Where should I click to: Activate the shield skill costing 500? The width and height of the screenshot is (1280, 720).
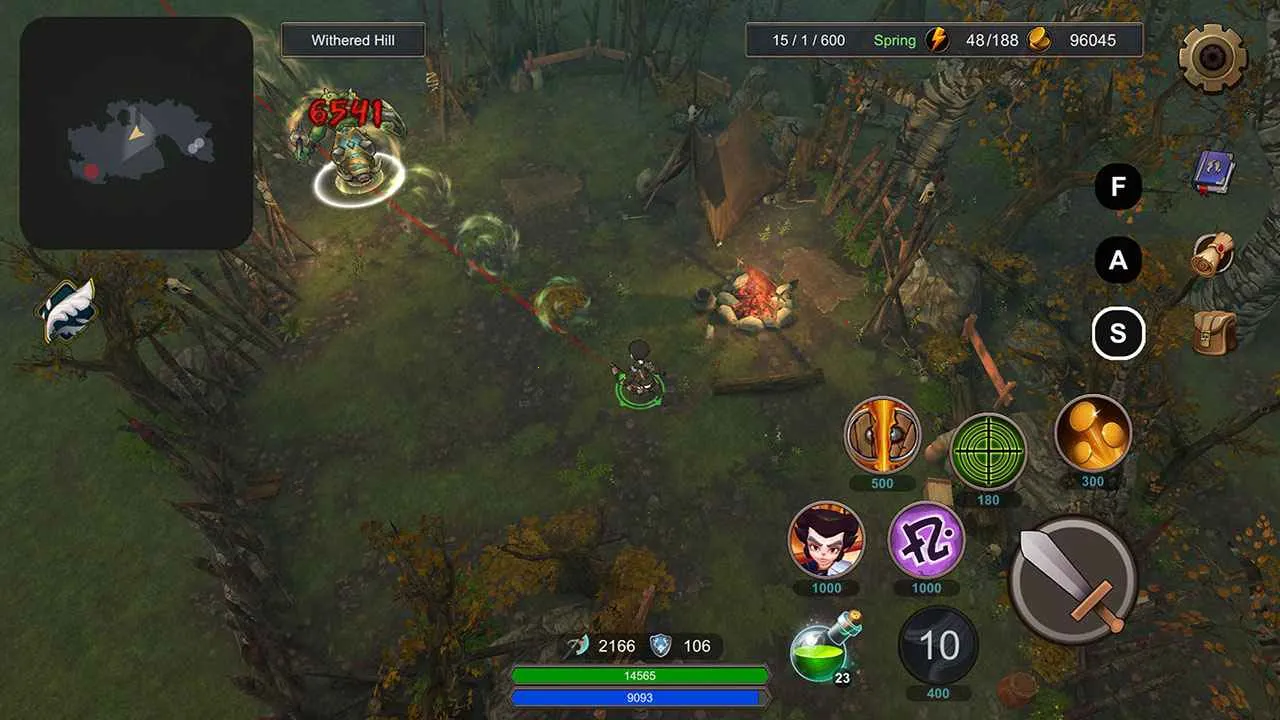(882, 435)
